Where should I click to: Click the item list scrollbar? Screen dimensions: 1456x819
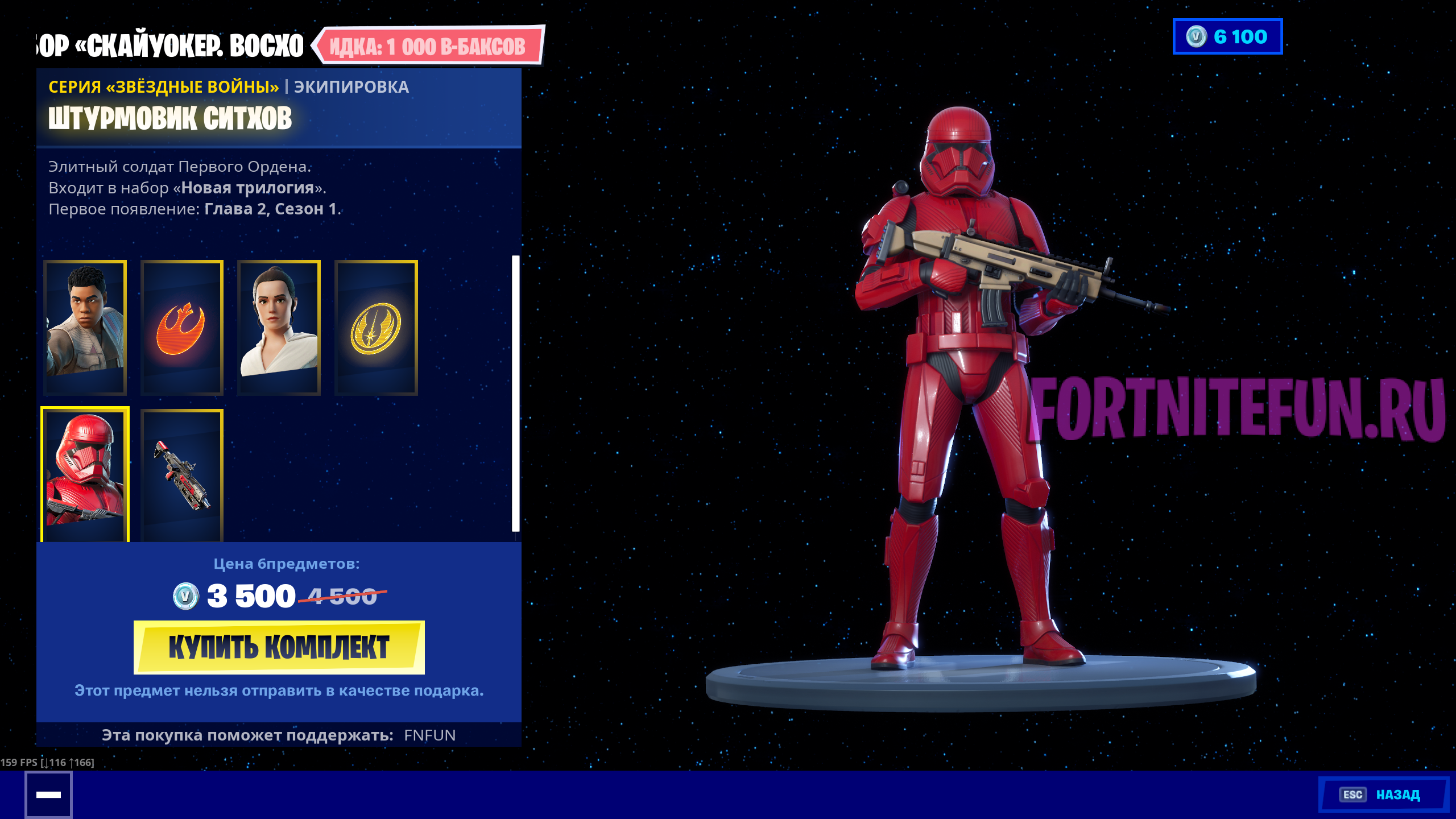[515, 394]
